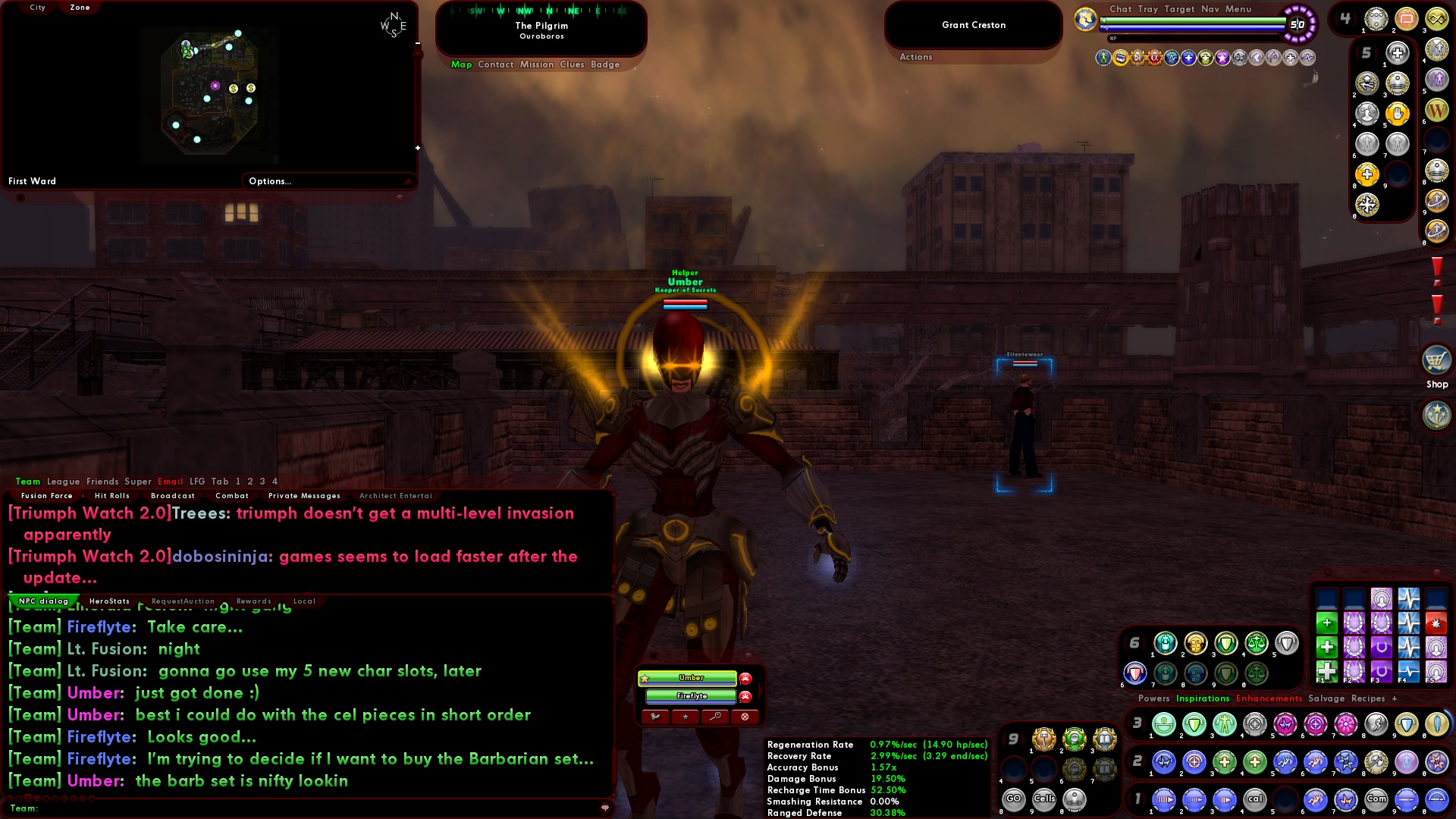
Task: Open the Salvage tab
Action: pos(1326,698)
